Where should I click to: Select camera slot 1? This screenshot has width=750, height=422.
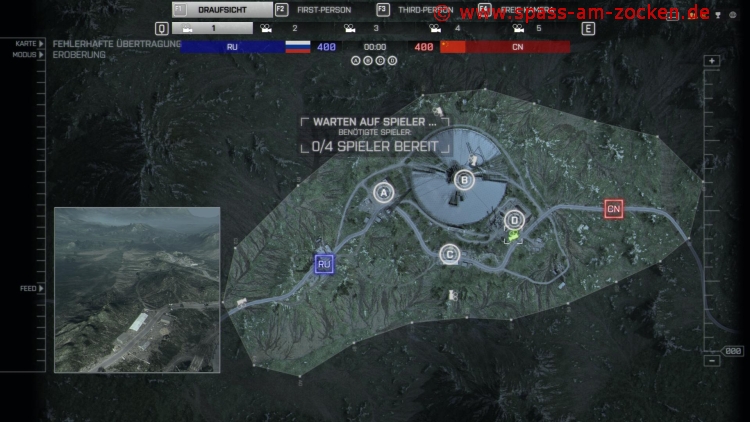click(212, 29)
